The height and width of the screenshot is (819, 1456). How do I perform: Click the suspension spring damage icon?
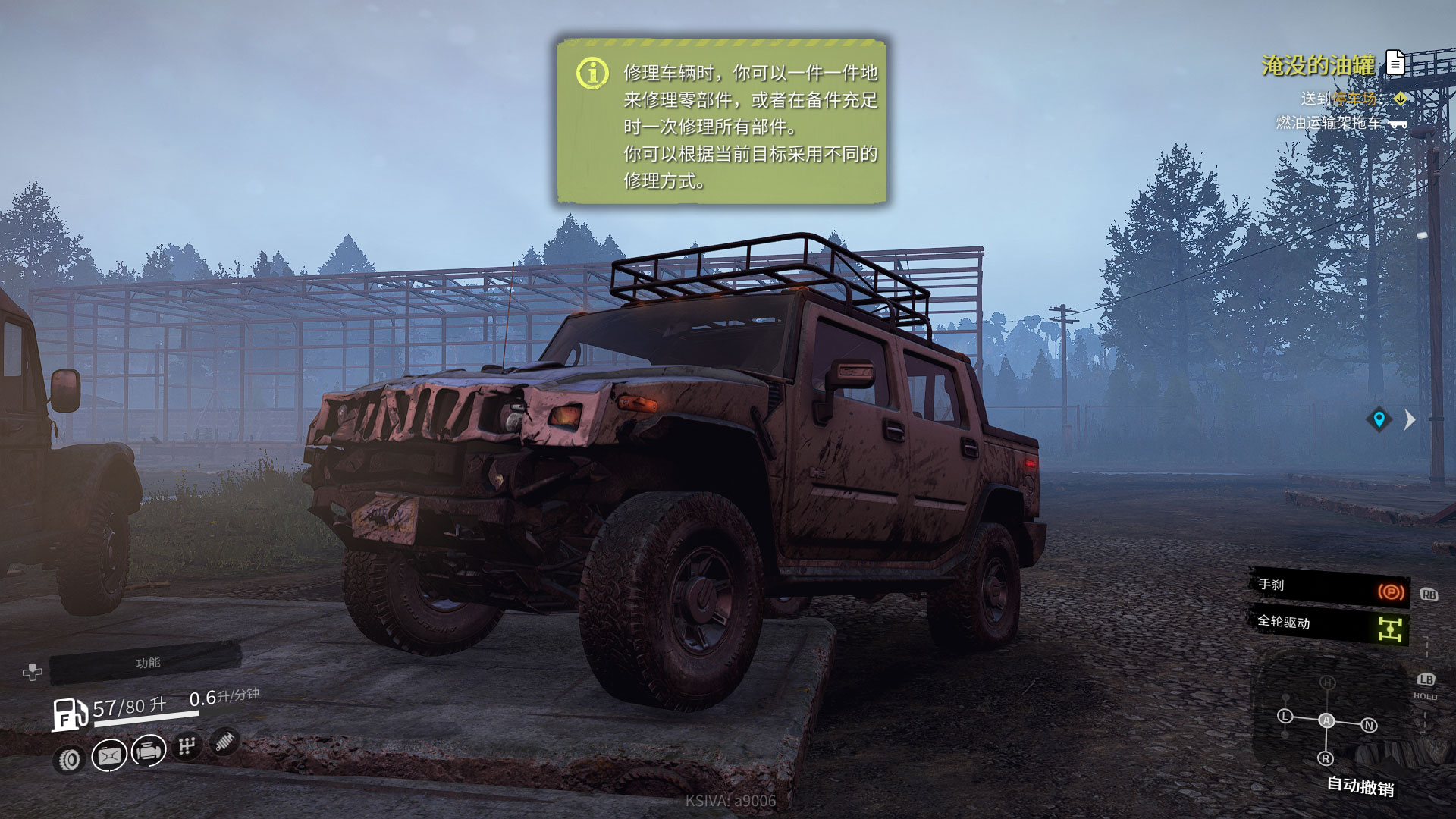tap(224, 741)
